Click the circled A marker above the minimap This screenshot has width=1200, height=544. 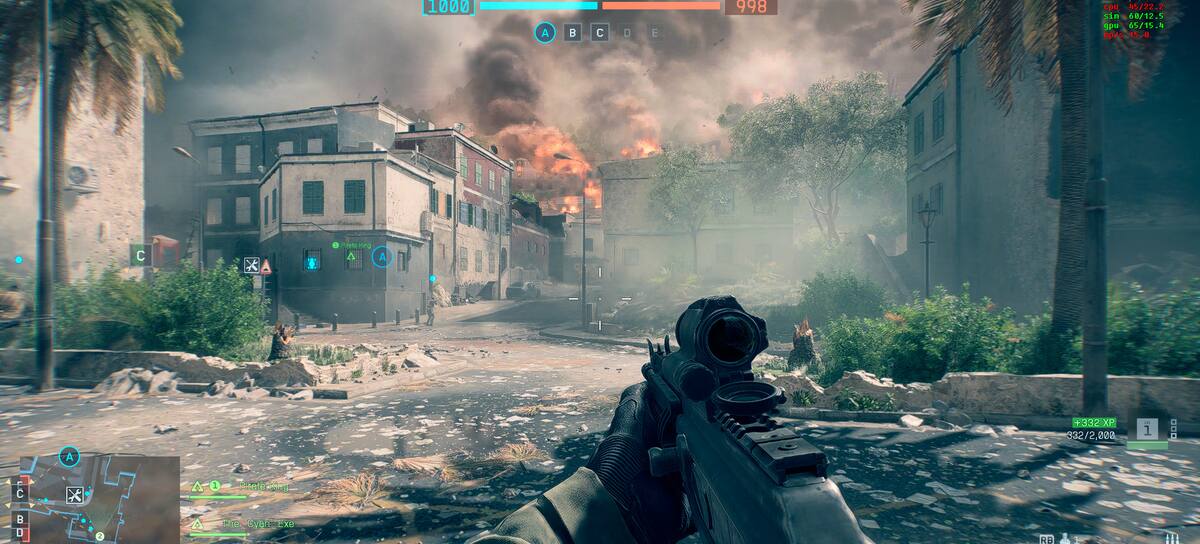click(x=68, y=457)
